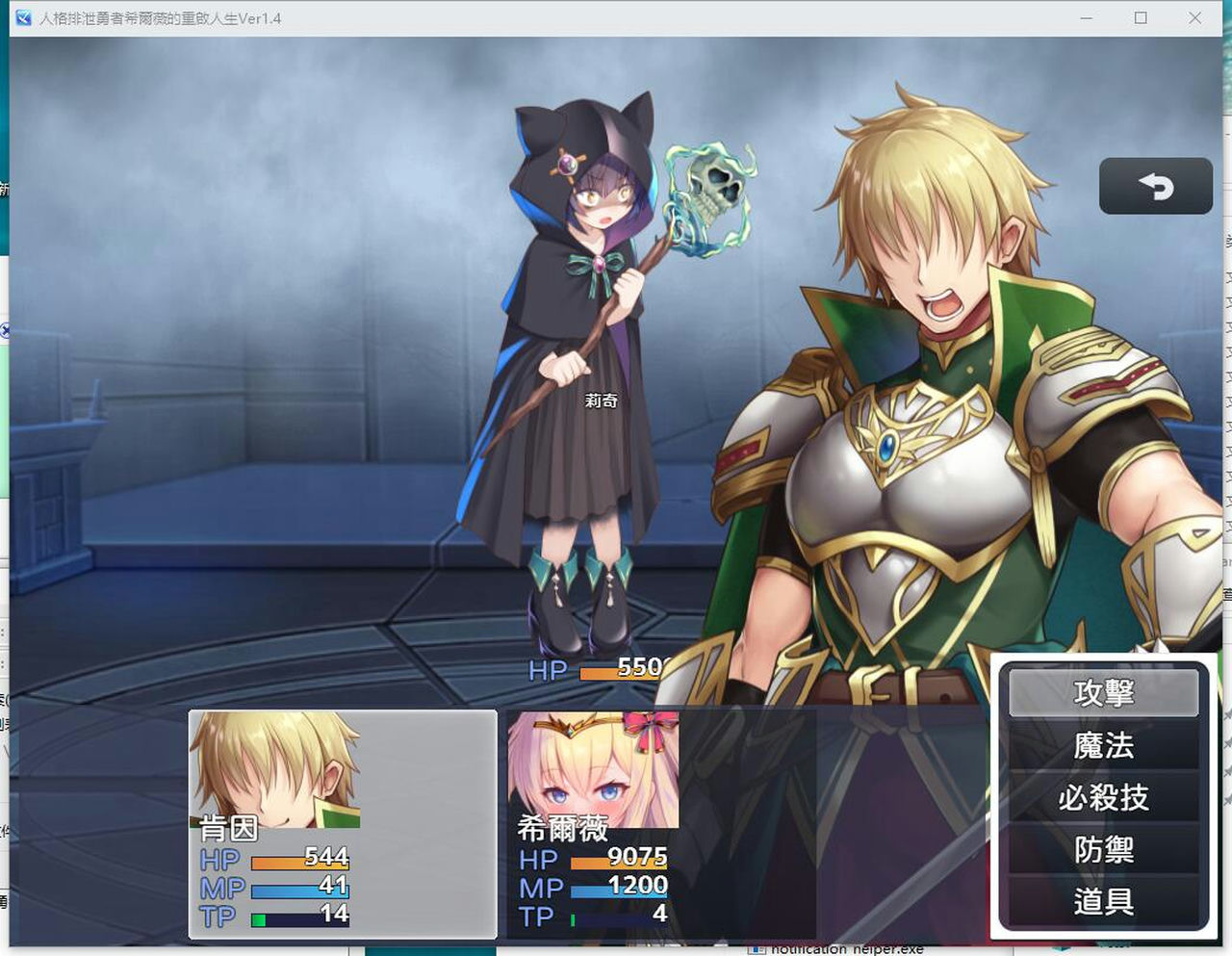Maximize the game window
The height and width of the screenshot is (956, 1232).
point(1141,17)
